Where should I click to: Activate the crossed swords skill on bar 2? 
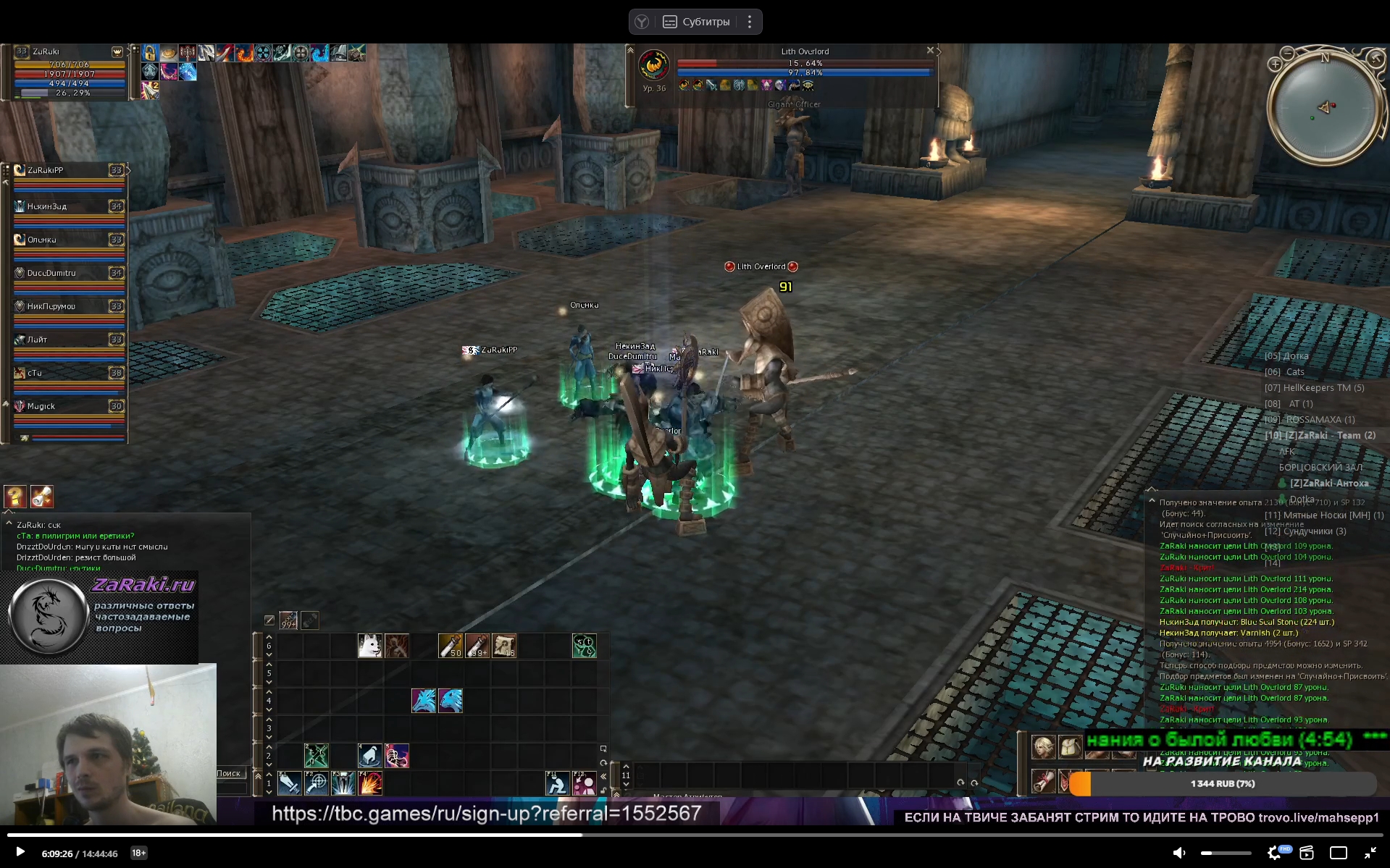pyautogui.click(x=317, y=755)
